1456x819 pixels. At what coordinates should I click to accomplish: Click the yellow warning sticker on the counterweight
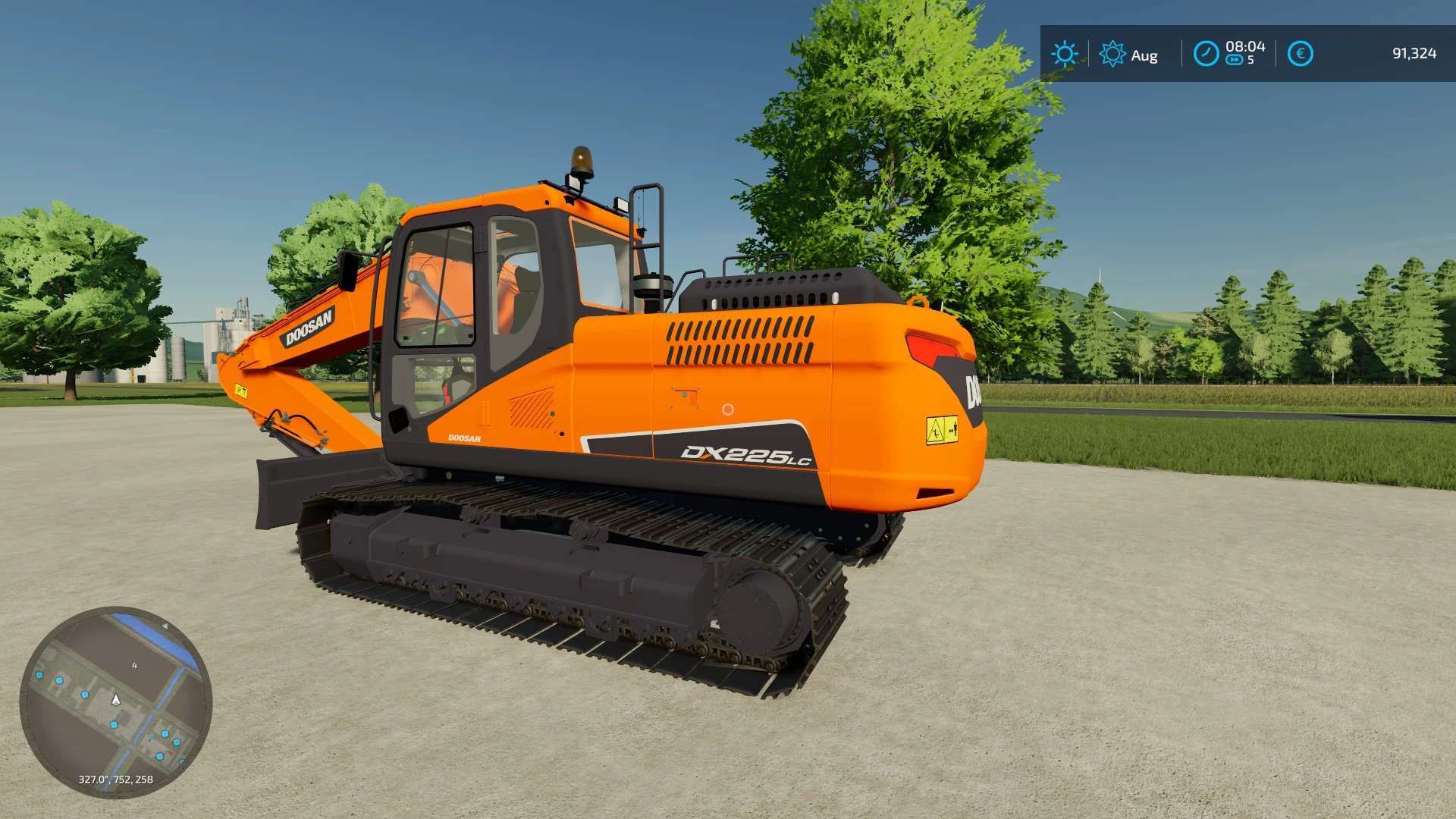click(943, 428)
